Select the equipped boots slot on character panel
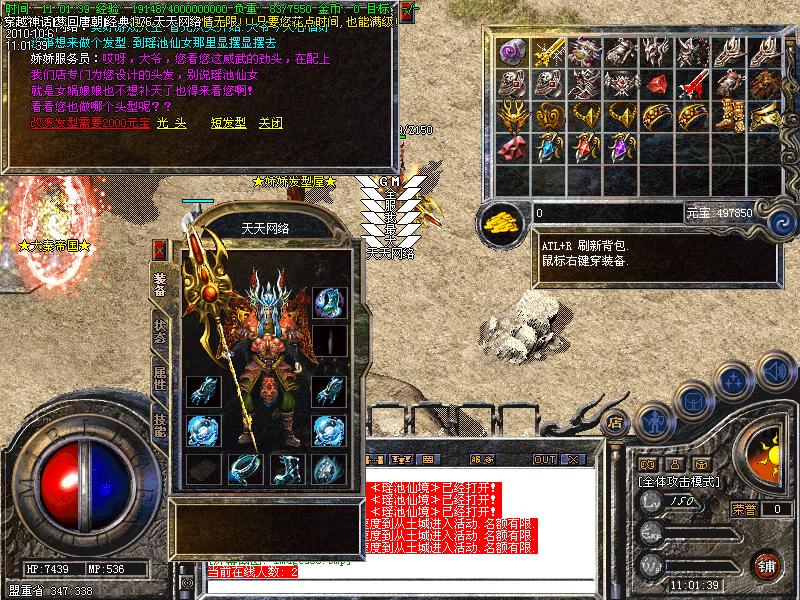This screenshot has width=800, height=600. 284,468
